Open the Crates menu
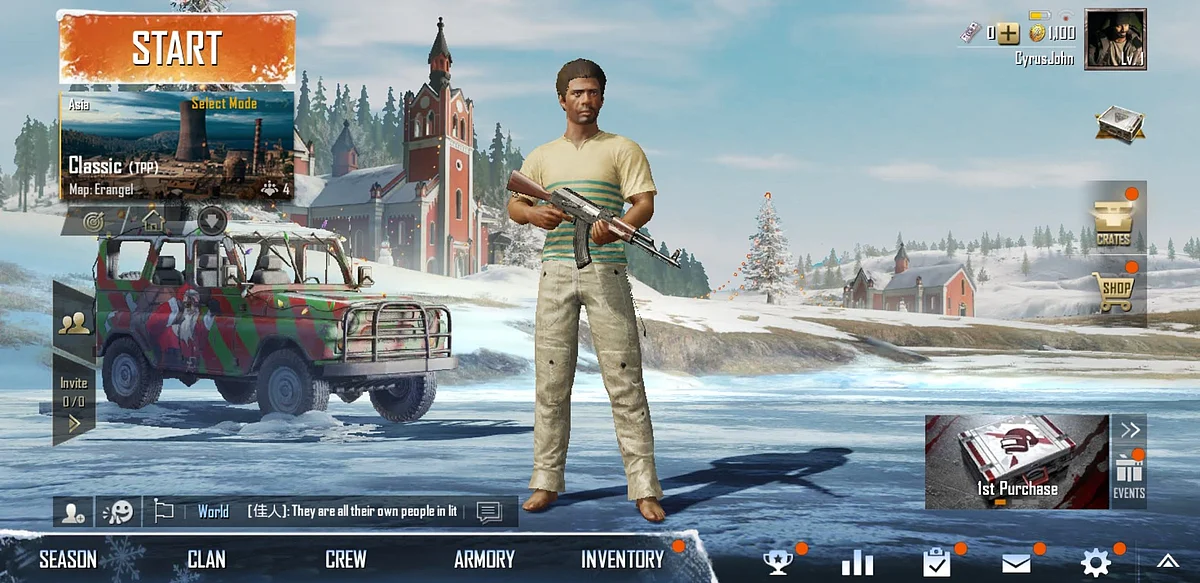Image resolution: width=1200 pixels, height=583 pixels. pyautogui.click(x=1112, y=220)
